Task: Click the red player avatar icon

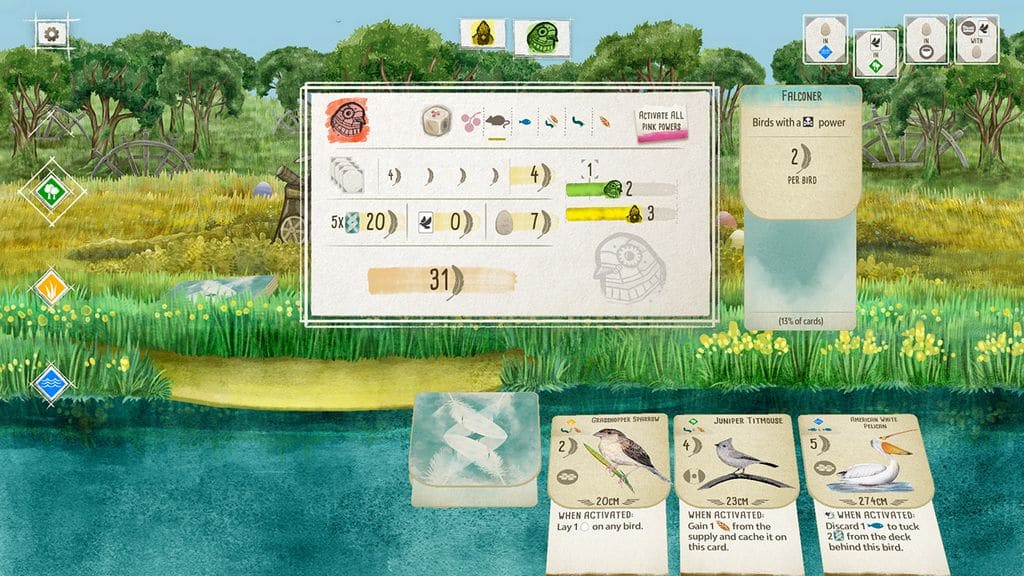Action: [347, 120]
